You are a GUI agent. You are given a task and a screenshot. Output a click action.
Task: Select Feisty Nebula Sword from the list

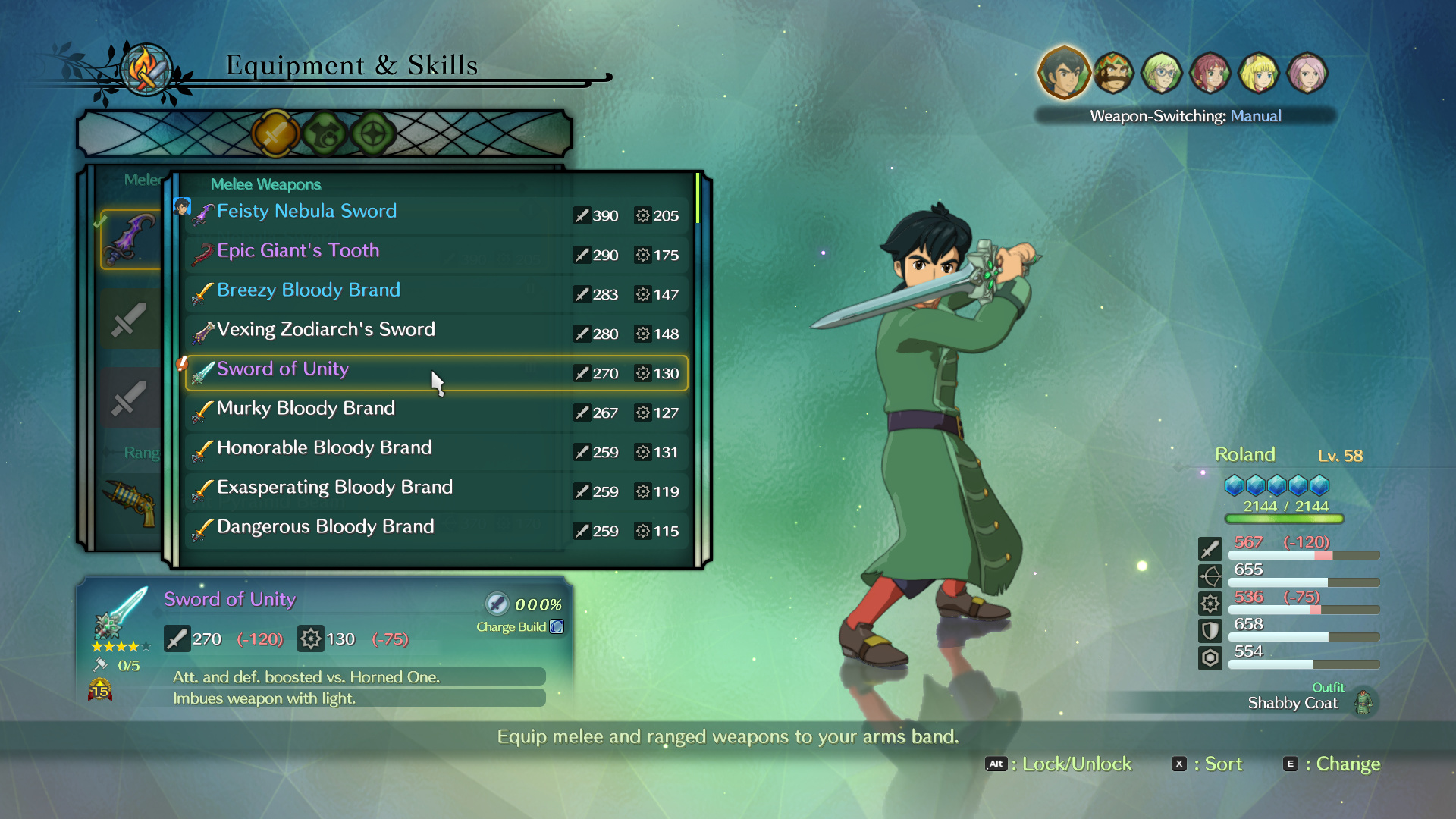[436, 214]
